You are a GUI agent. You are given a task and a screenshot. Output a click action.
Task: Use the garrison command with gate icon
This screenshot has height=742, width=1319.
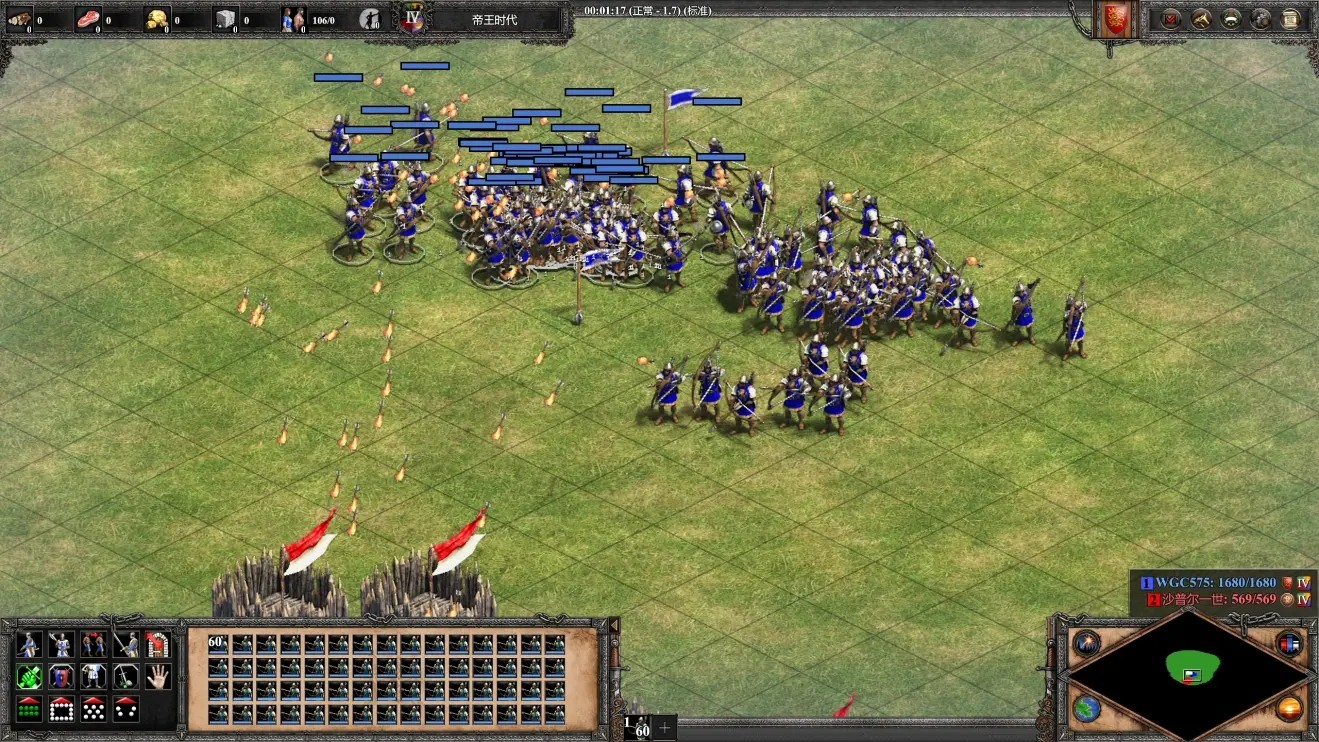point(158,644)
